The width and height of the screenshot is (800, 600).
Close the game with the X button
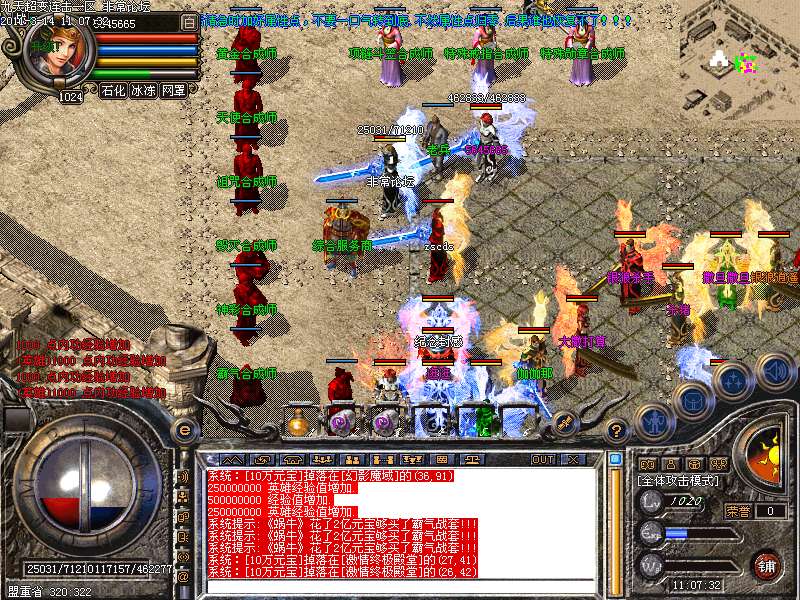(x=573, y=459)
